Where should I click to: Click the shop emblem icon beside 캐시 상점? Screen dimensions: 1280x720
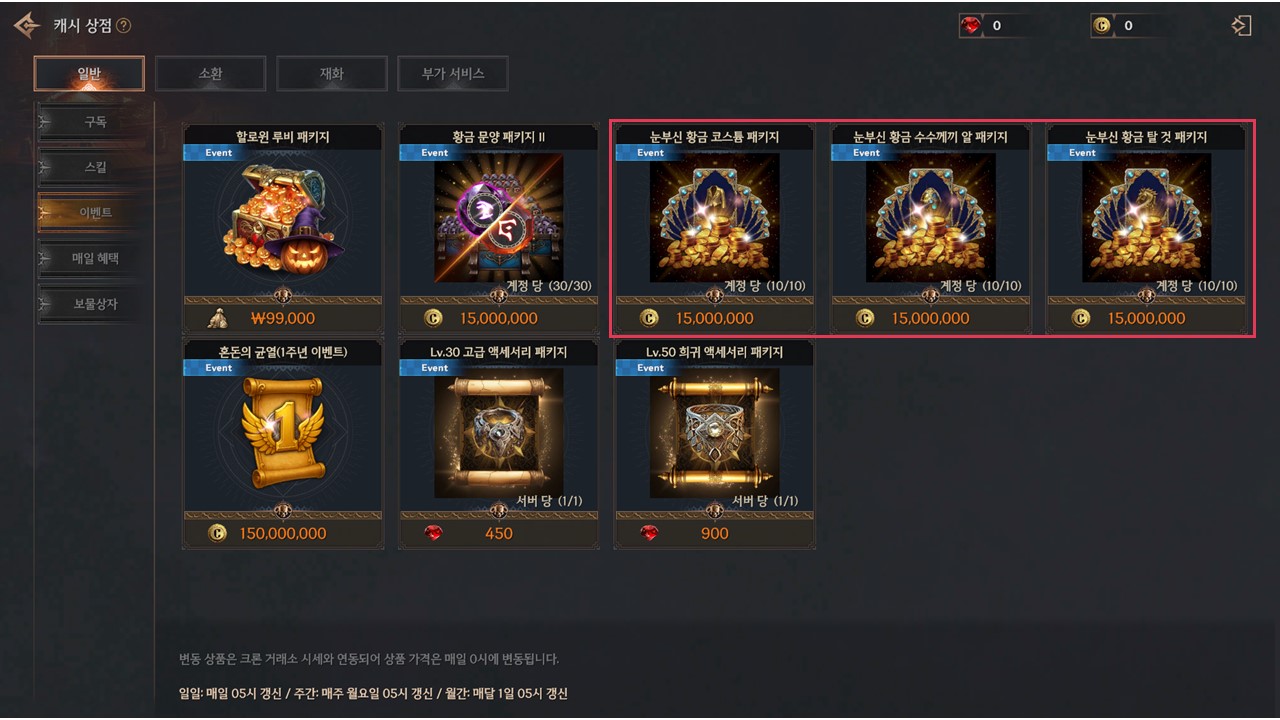click(x=27, y=26)
